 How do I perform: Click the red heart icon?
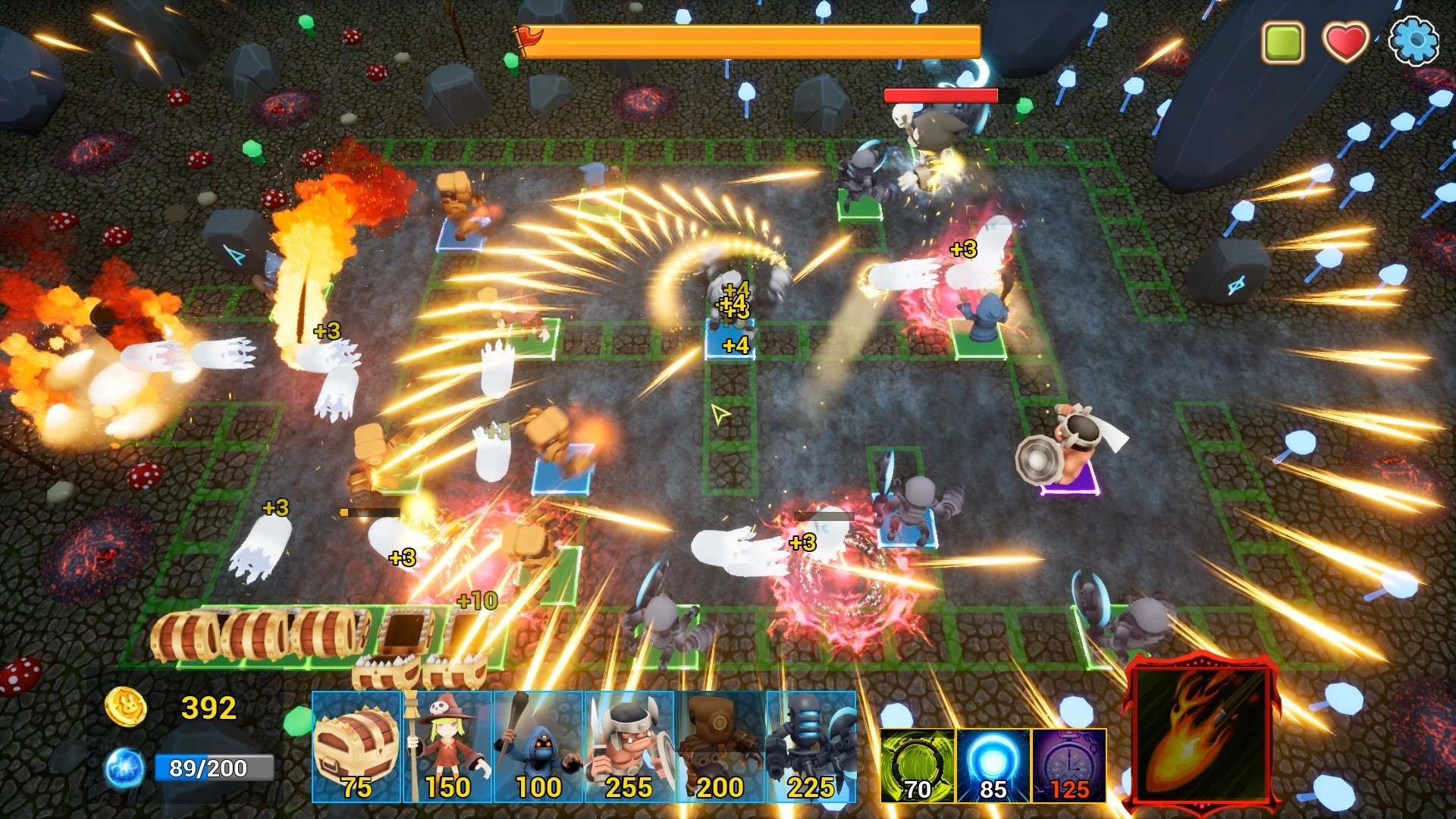coord(1346,42)
